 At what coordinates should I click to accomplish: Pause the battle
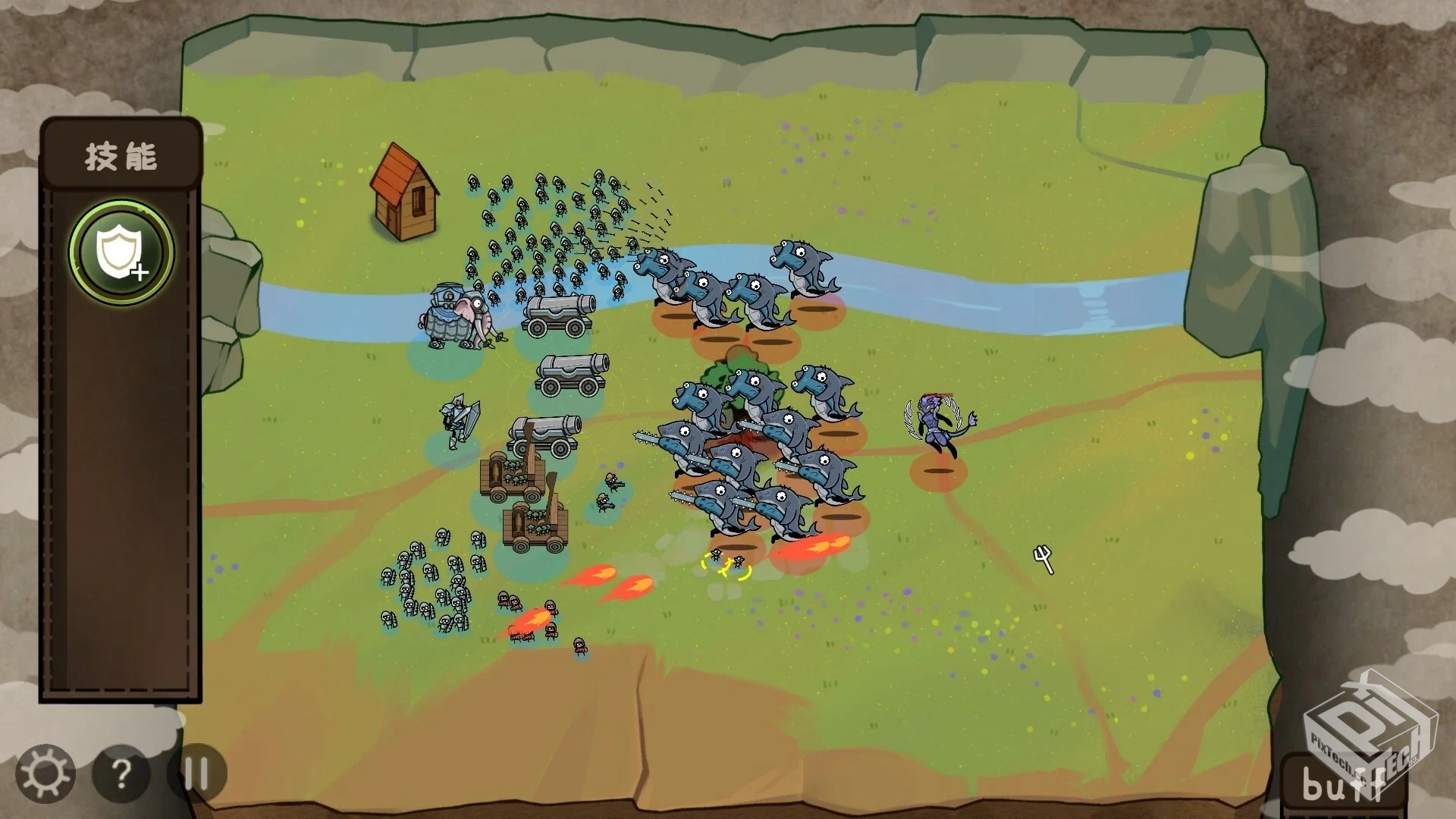pyautogui.click(x=196, y=773)
